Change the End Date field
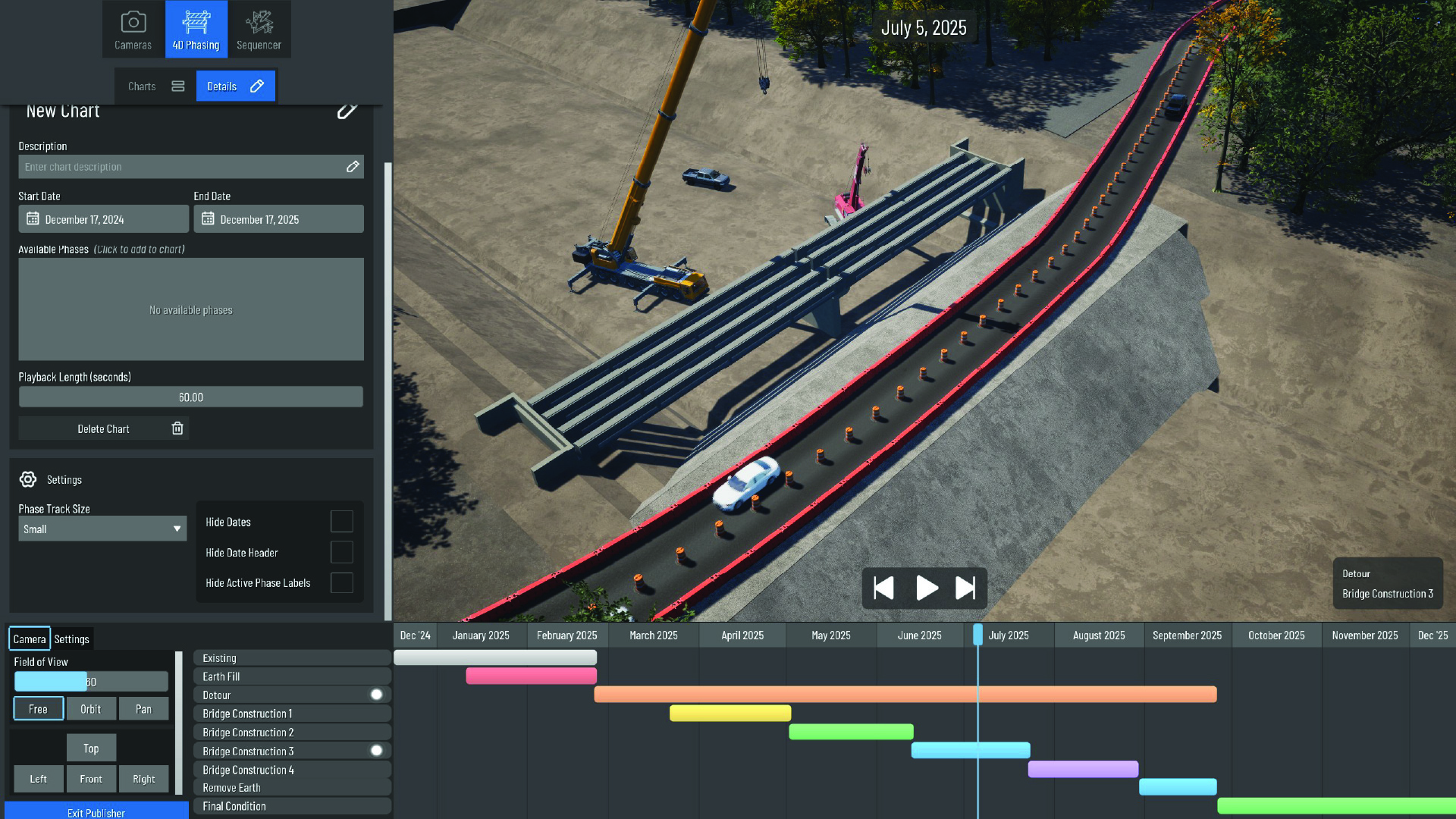 [x=278, y=219]
